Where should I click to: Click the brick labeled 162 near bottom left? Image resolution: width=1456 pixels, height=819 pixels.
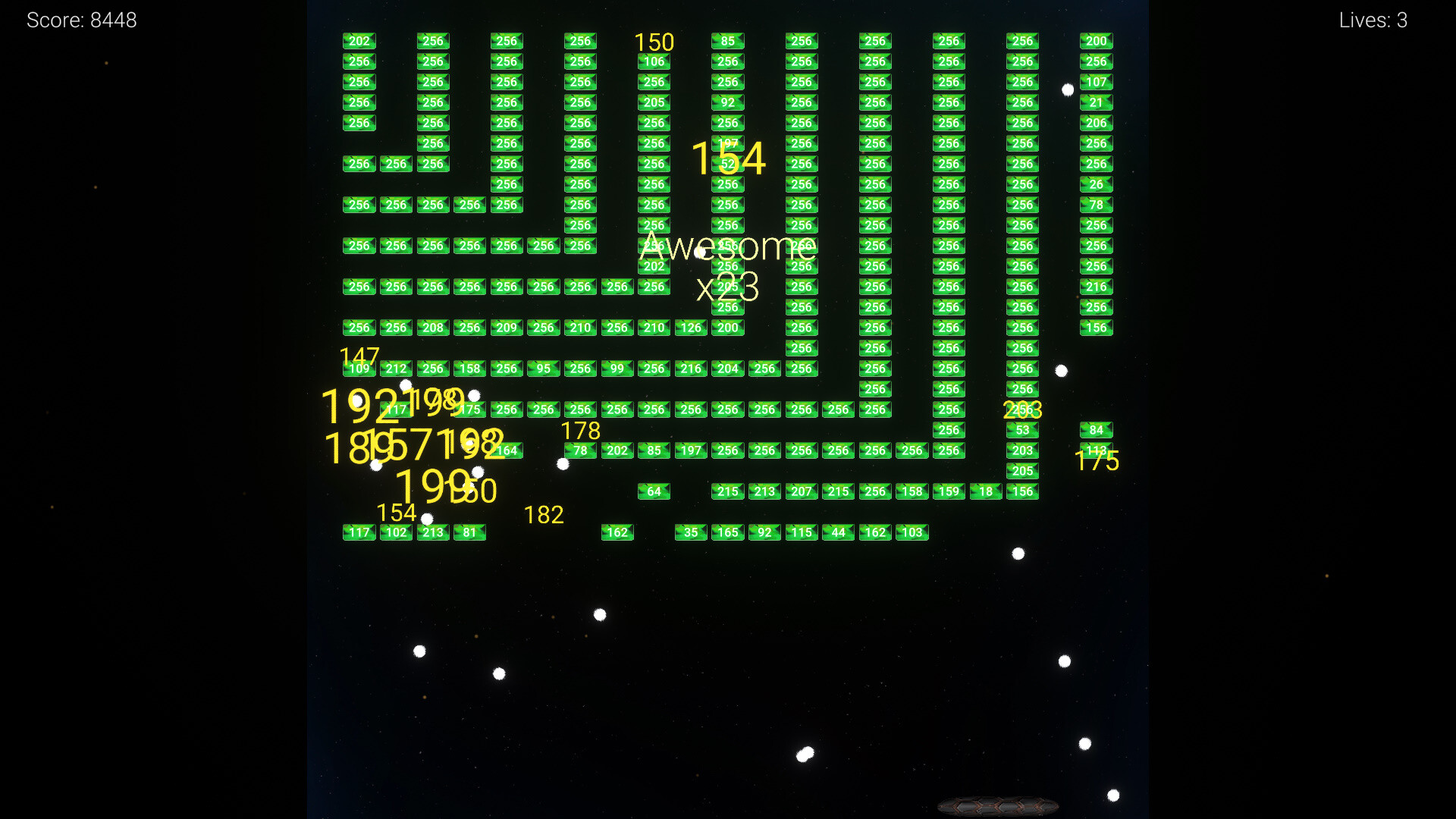click(618, 532)
